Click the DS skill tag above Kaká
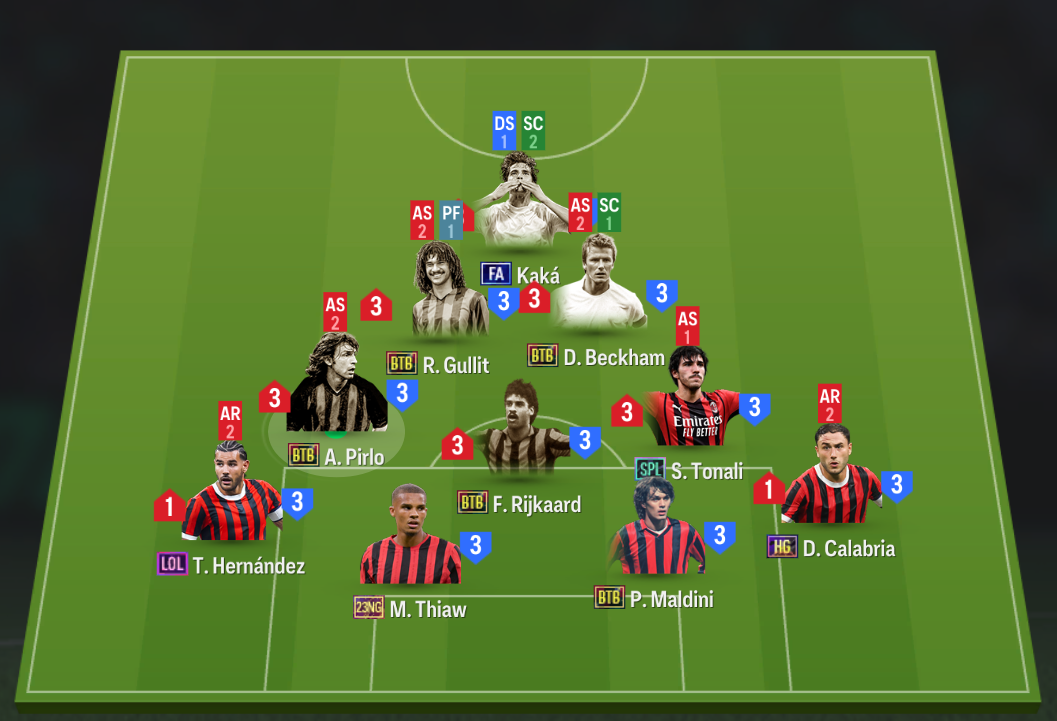 pos(504,132)
